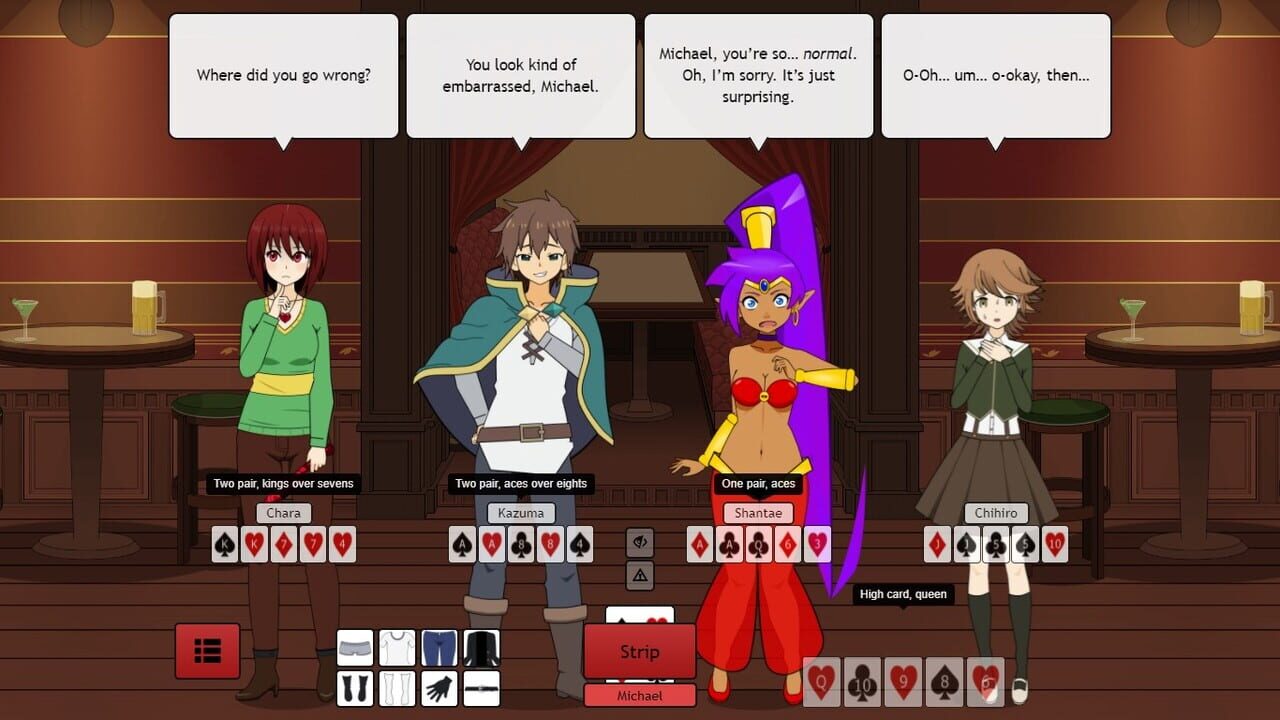Select the belt clothing icon
This screenshot has height=720, width=1280.
(481, 688)
